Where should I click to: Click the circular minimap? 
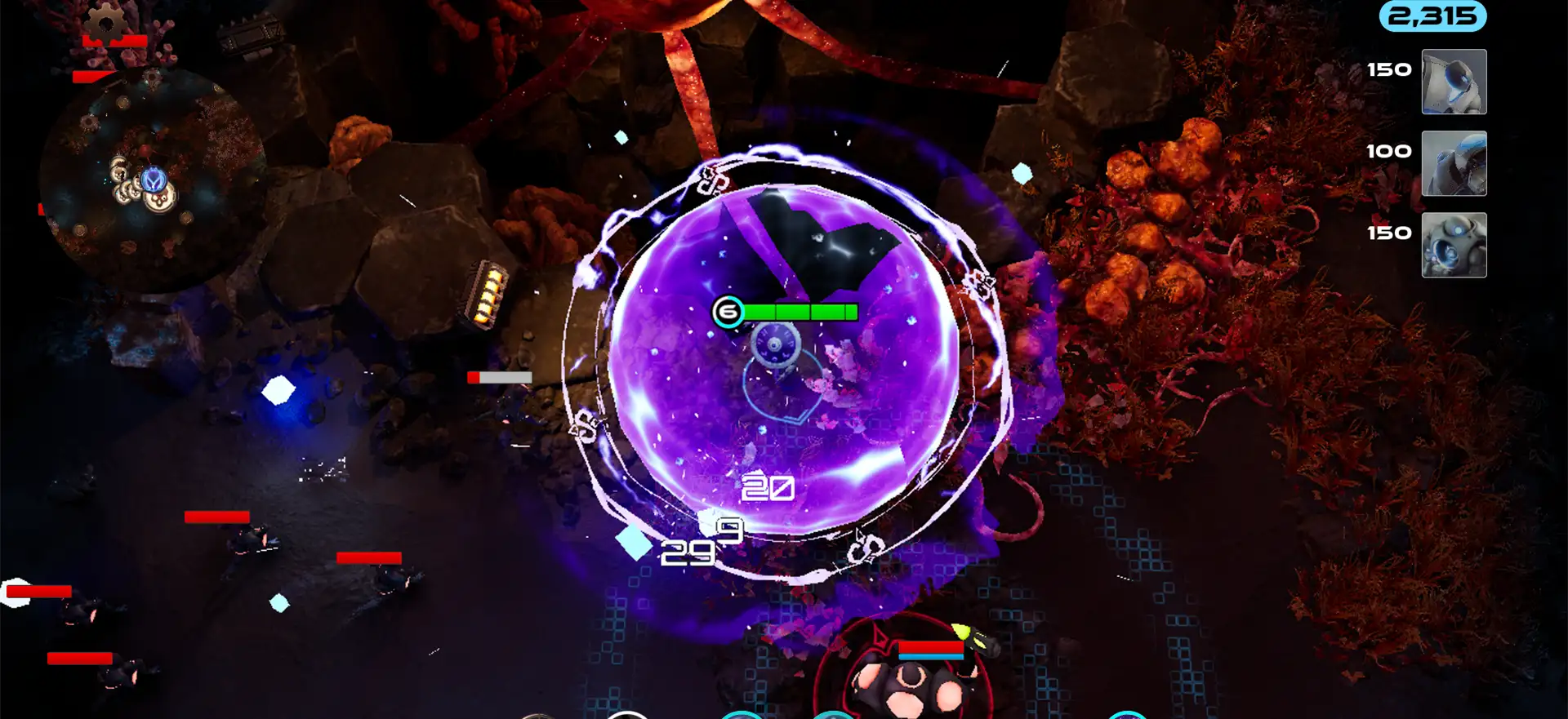pos(153,180)
